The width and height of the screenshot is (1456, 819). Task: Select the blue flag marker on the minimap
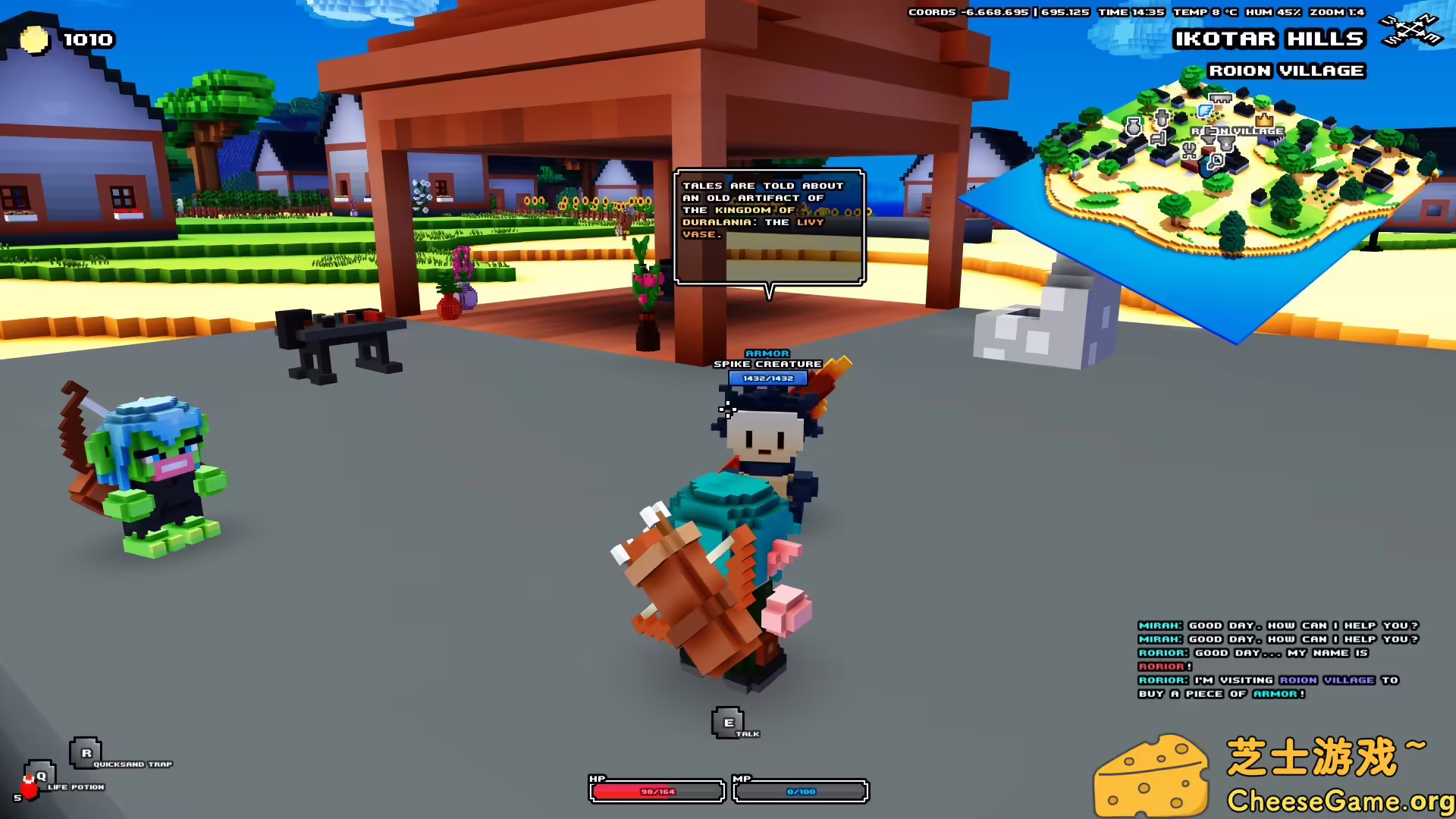pyautogui.click(x=1206, y=111)
